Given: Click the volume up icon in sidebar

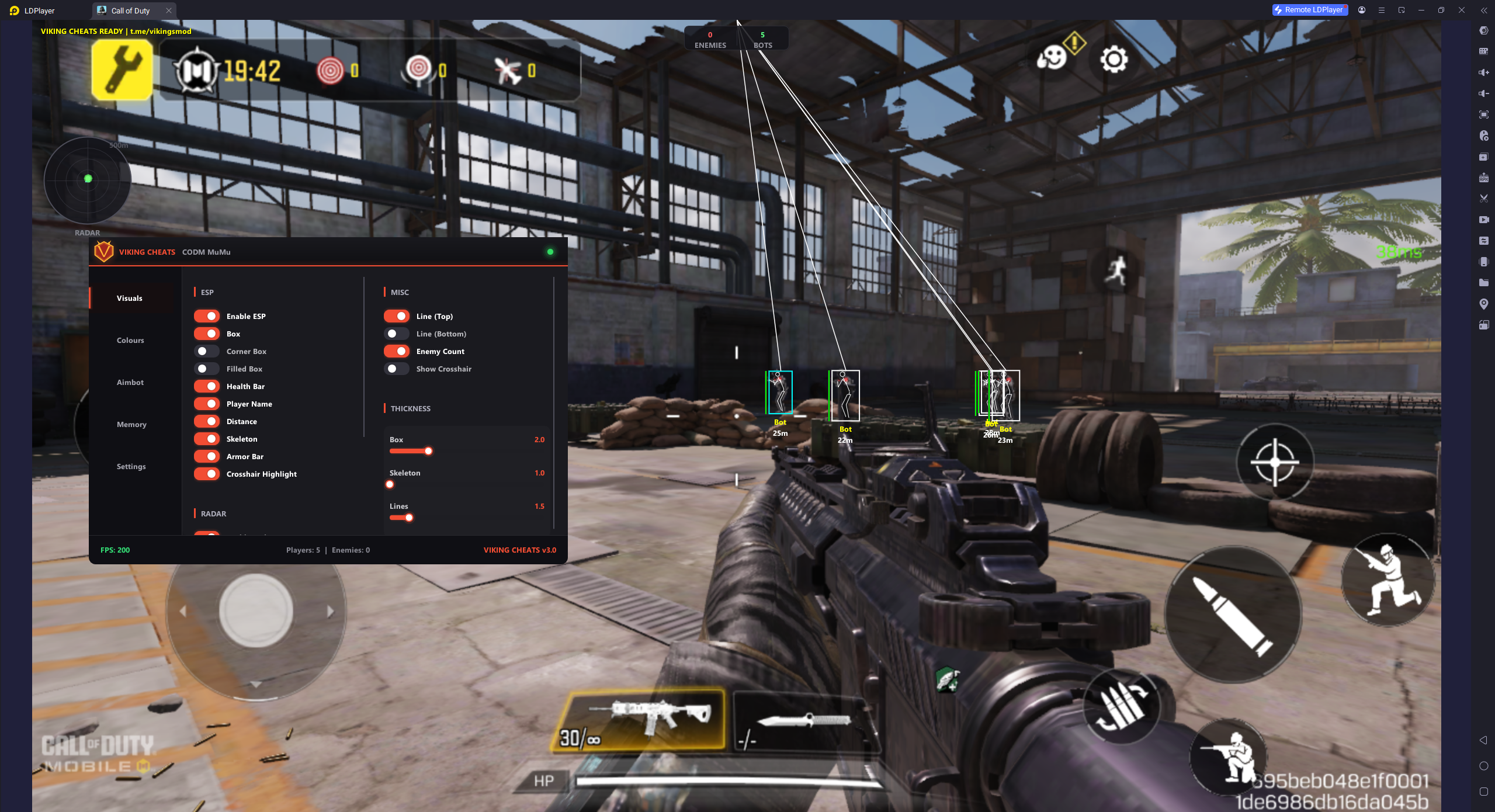Looking at the screenshot, I should click(1484, 72).
